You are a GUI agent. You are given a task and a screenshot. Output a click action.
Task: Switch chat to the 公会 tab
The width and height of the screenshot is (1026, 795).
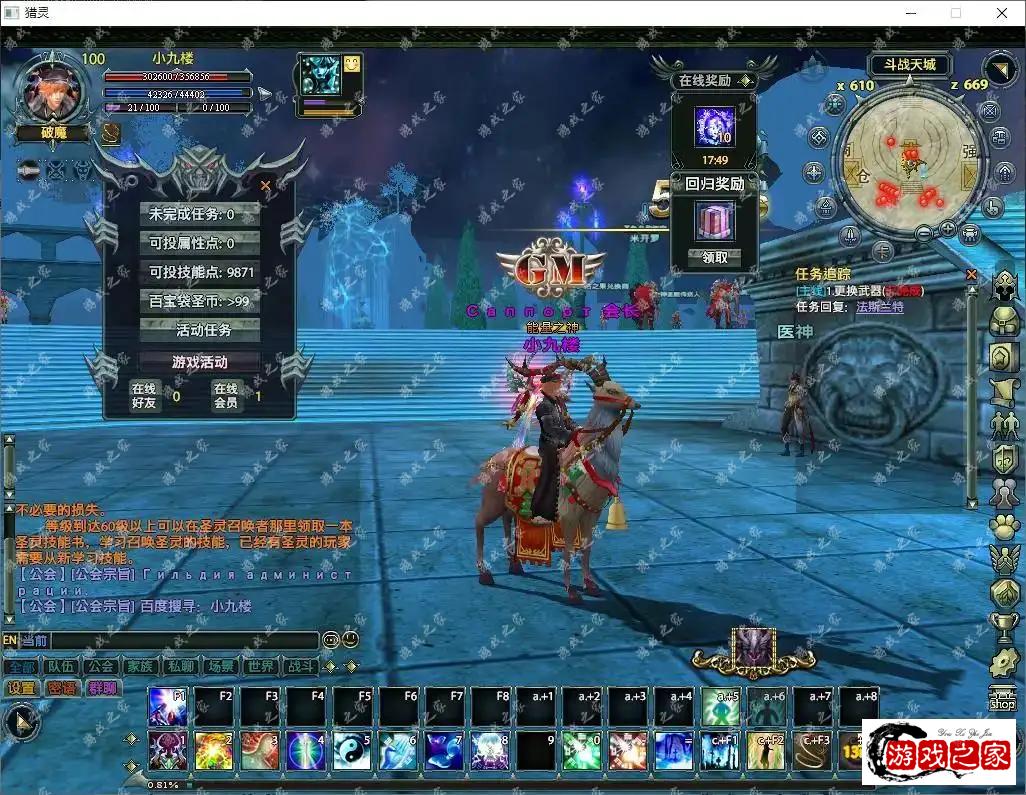99,666
